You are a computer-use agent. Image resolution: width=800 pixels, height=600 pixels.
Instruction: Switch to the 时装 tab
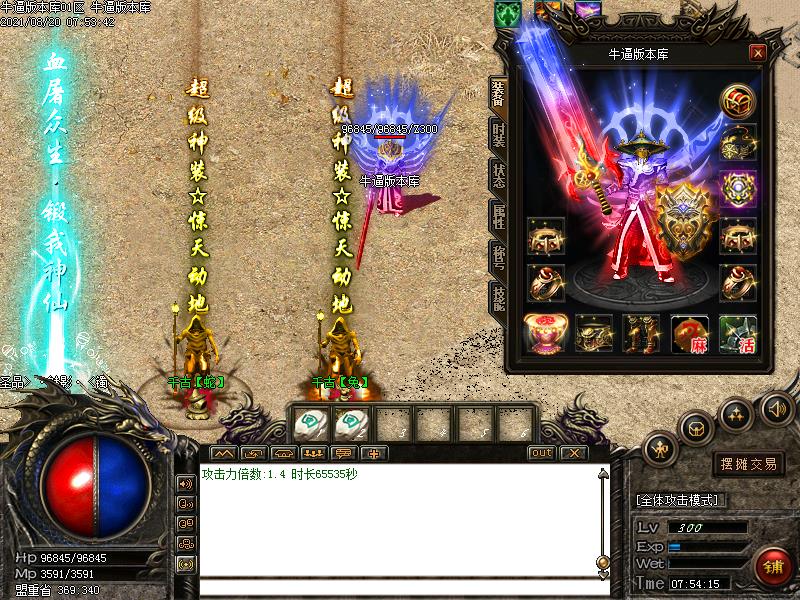coord(498,134)
